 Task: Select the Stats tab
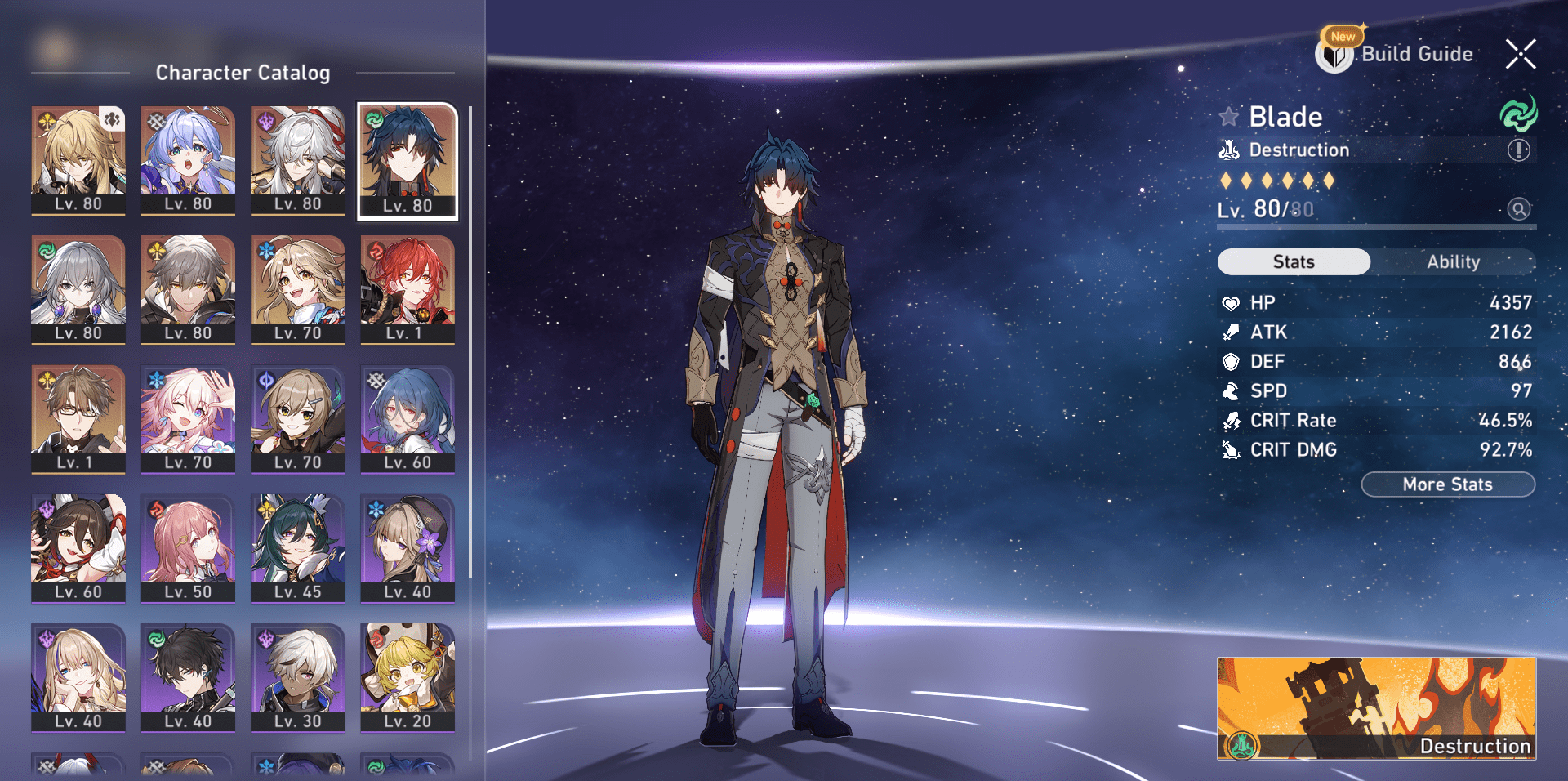(x=1294, y=262)
